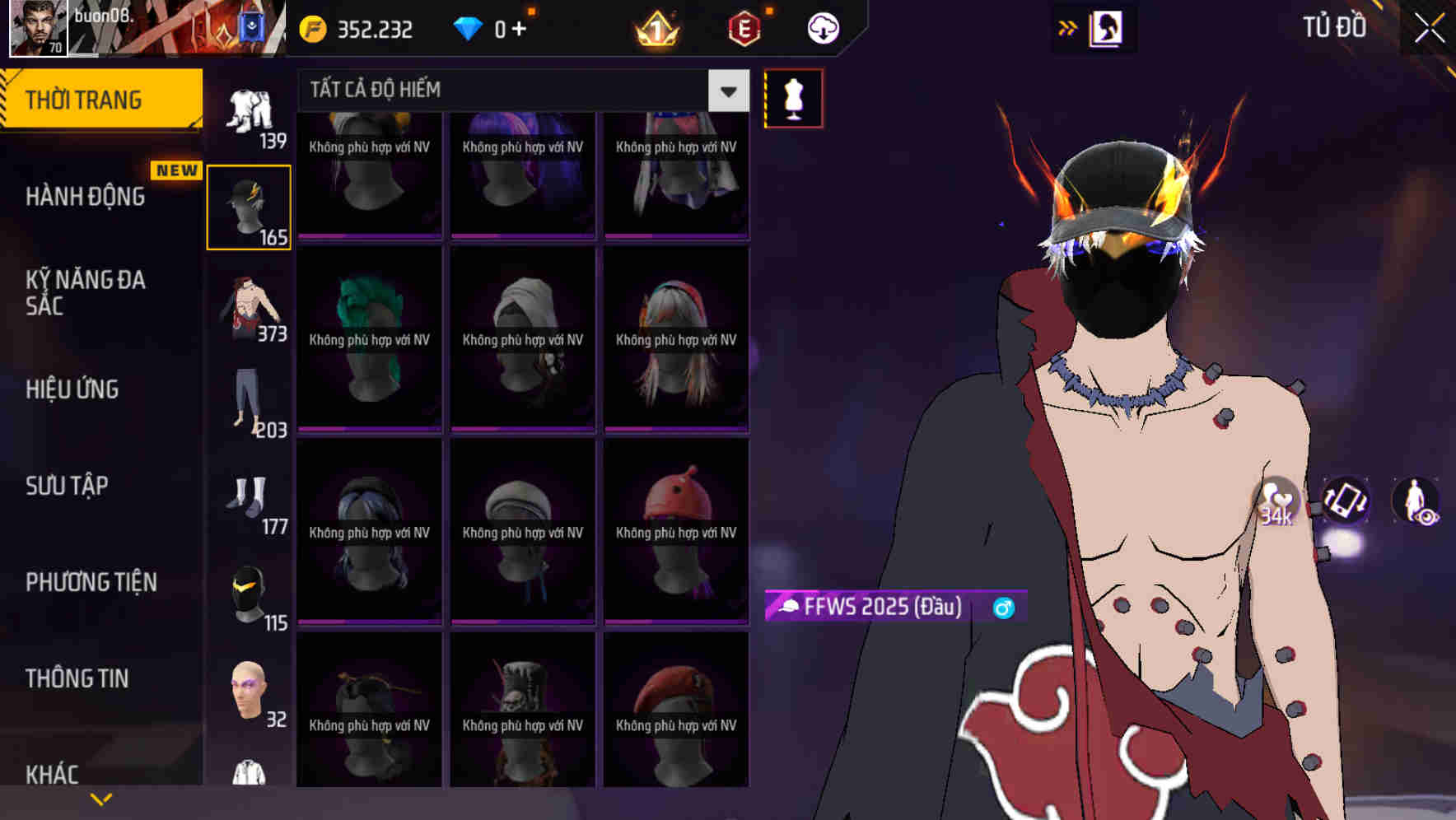The image size is (1456, 820).
Task: Open the cloud download icon in top bar
Action: click(821, 27)
